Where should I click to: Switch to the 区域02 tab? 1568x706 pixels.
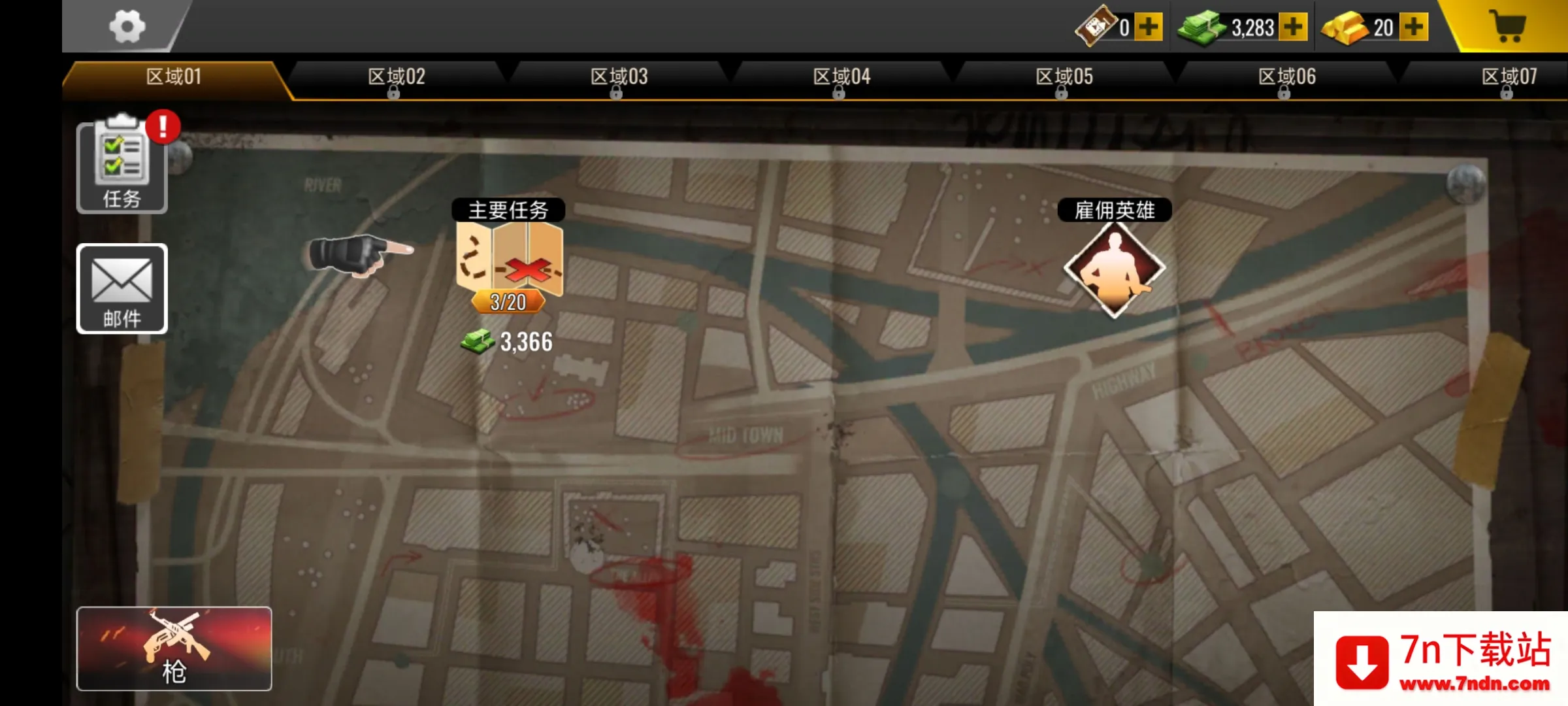[396, 77]
